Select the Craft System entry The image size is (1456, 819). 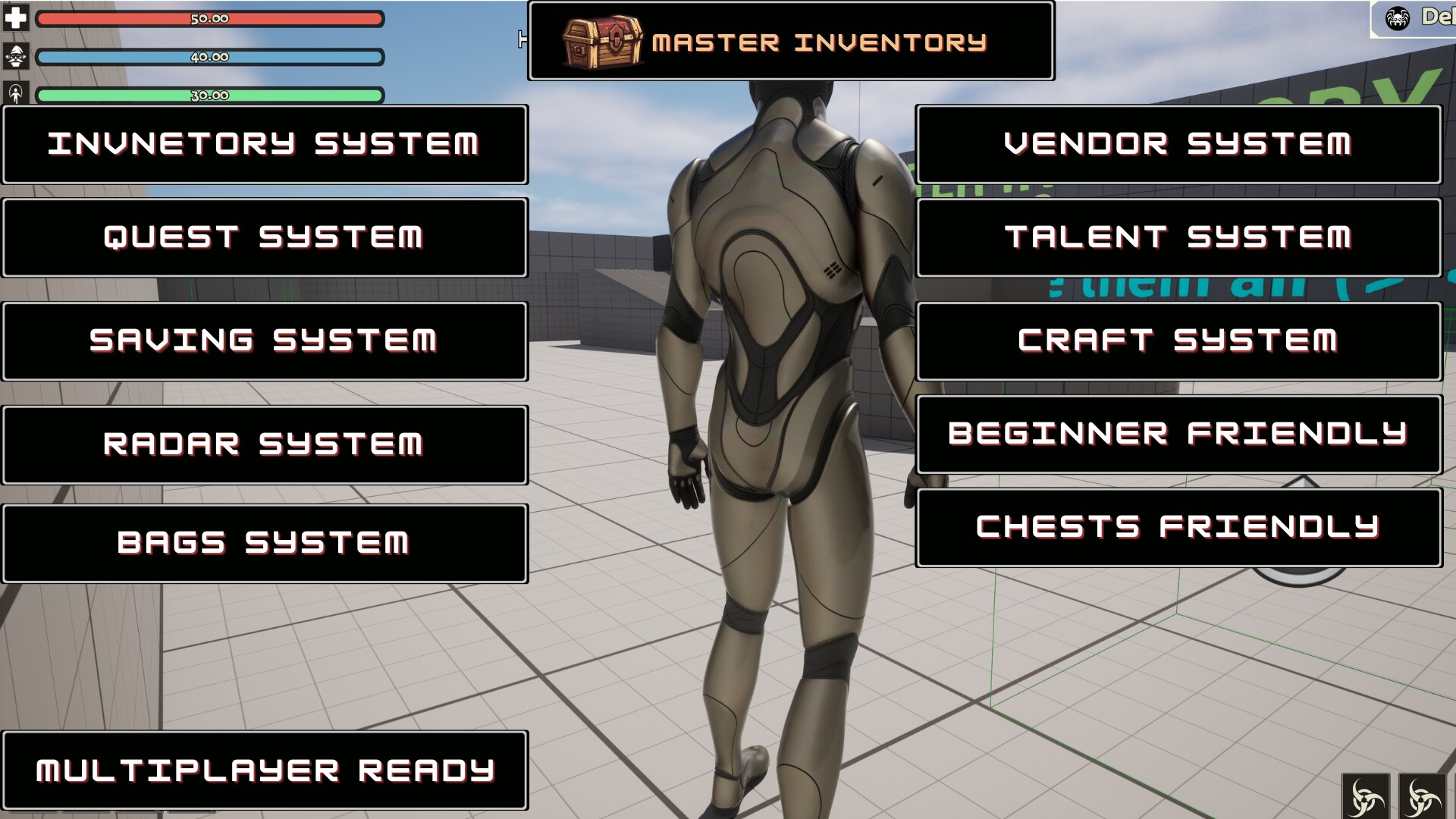(x=1178, y=341)
